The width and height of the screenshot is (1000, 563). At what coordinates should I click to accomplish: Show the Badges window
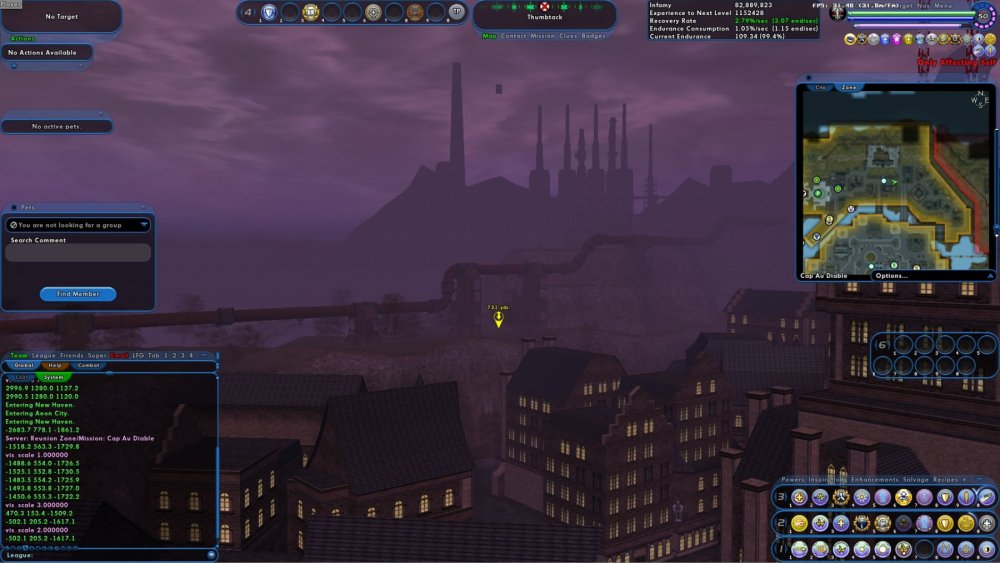coord(594,36)
